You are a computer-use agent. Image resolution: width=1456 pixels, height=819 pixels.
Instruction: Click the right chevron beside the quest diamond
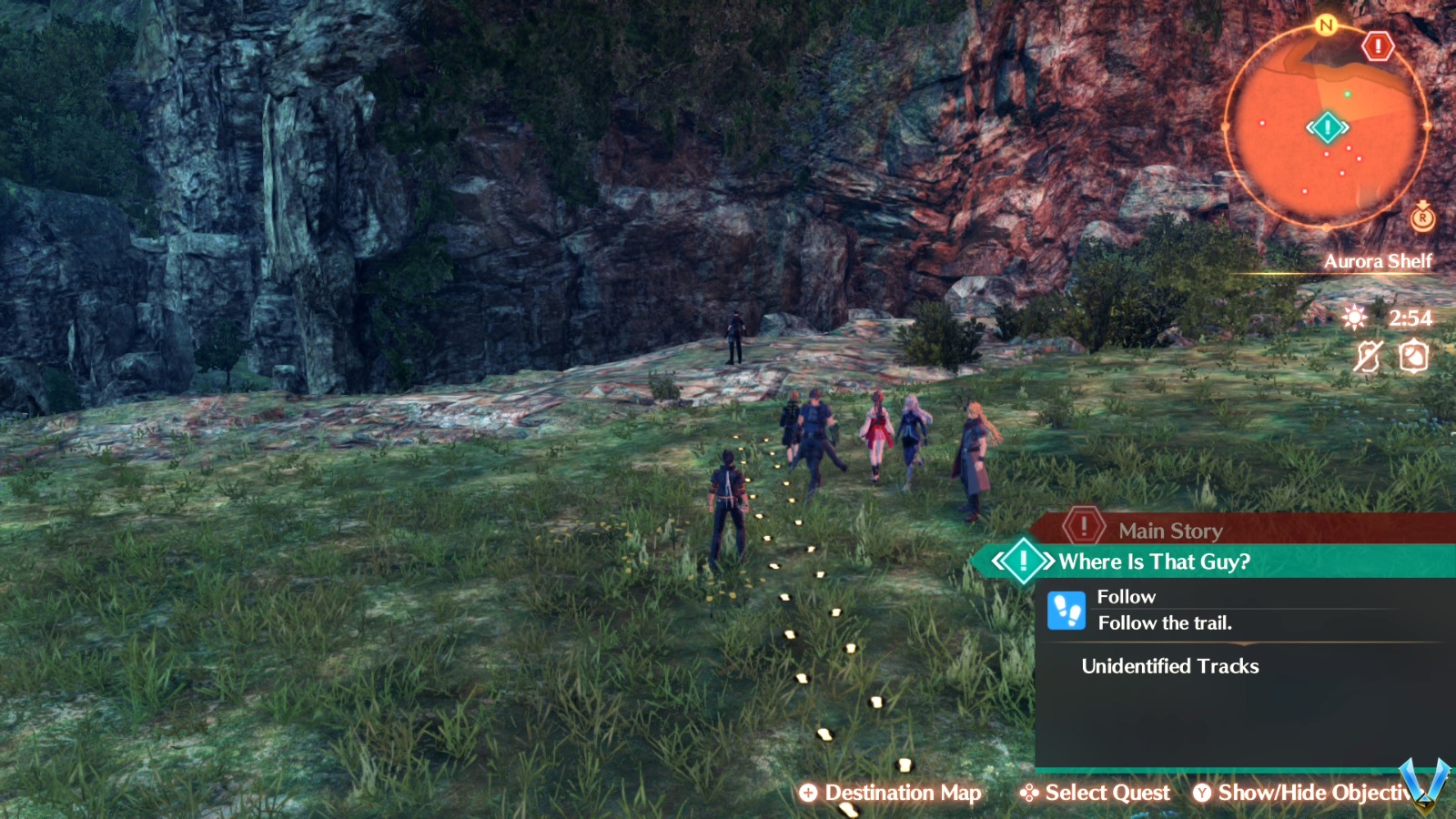pos(1048,559)
